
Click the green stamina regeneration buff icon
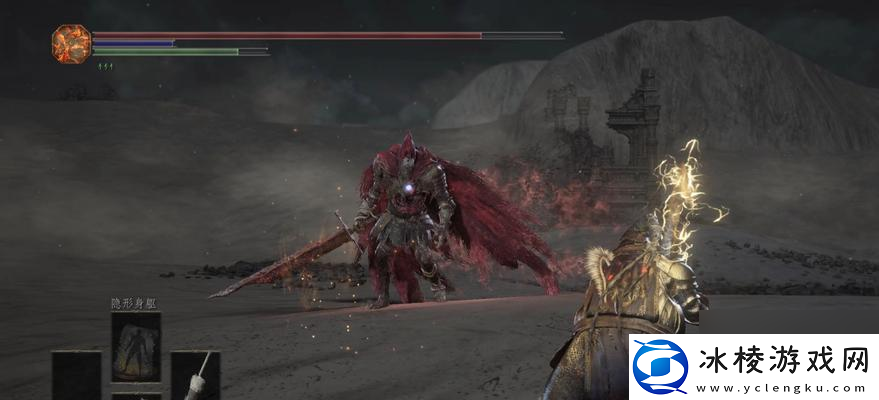[103, 66]
